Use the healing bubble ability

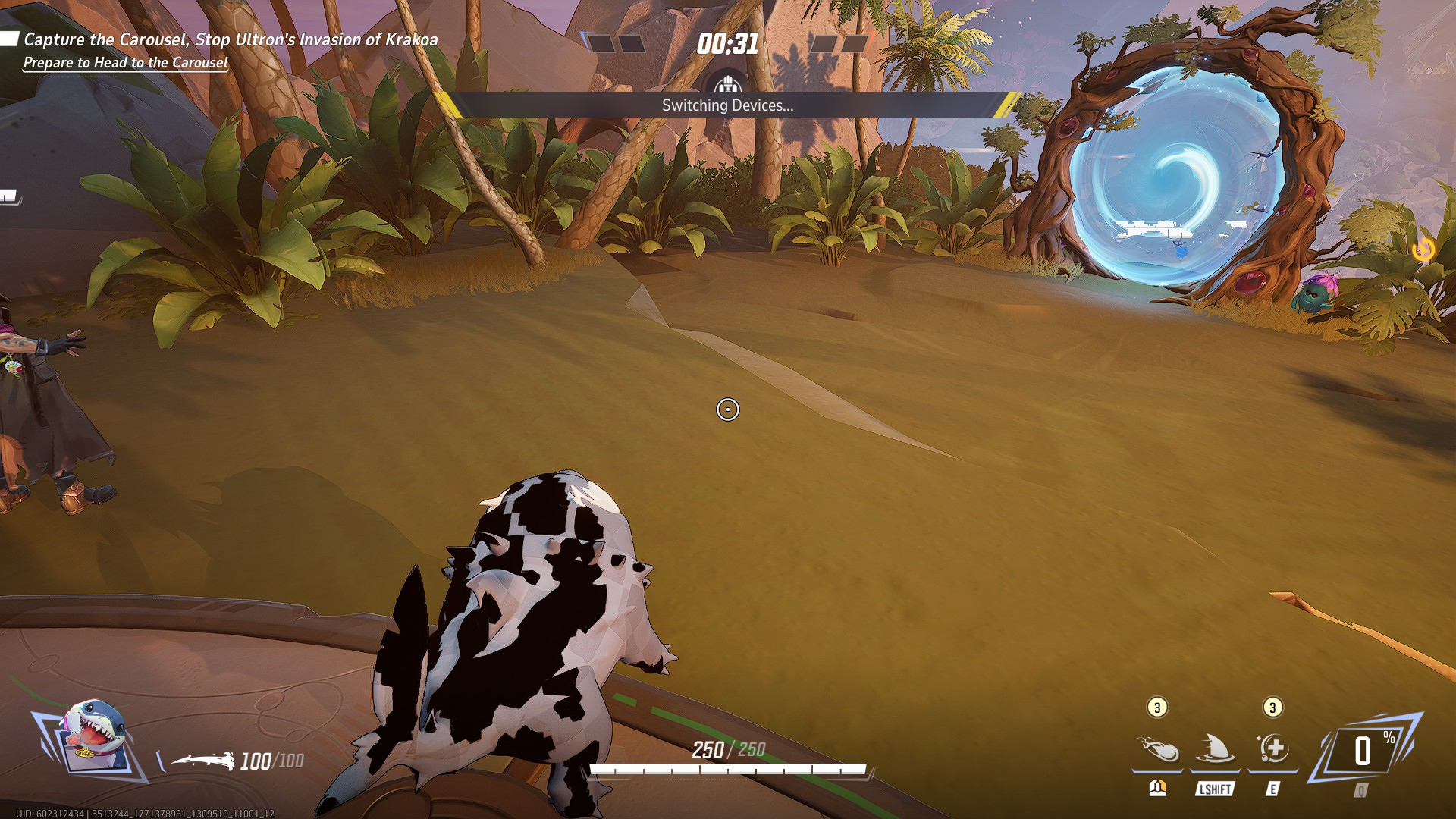[x=1272, y=749]
